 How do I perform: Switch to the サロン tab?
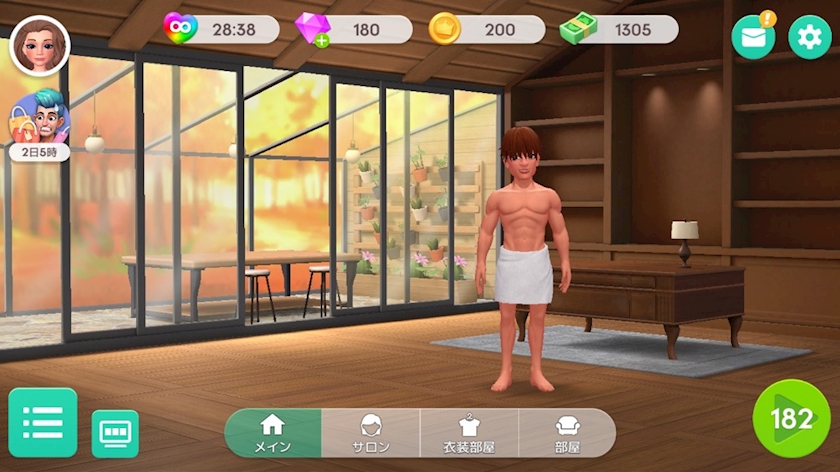370,433
